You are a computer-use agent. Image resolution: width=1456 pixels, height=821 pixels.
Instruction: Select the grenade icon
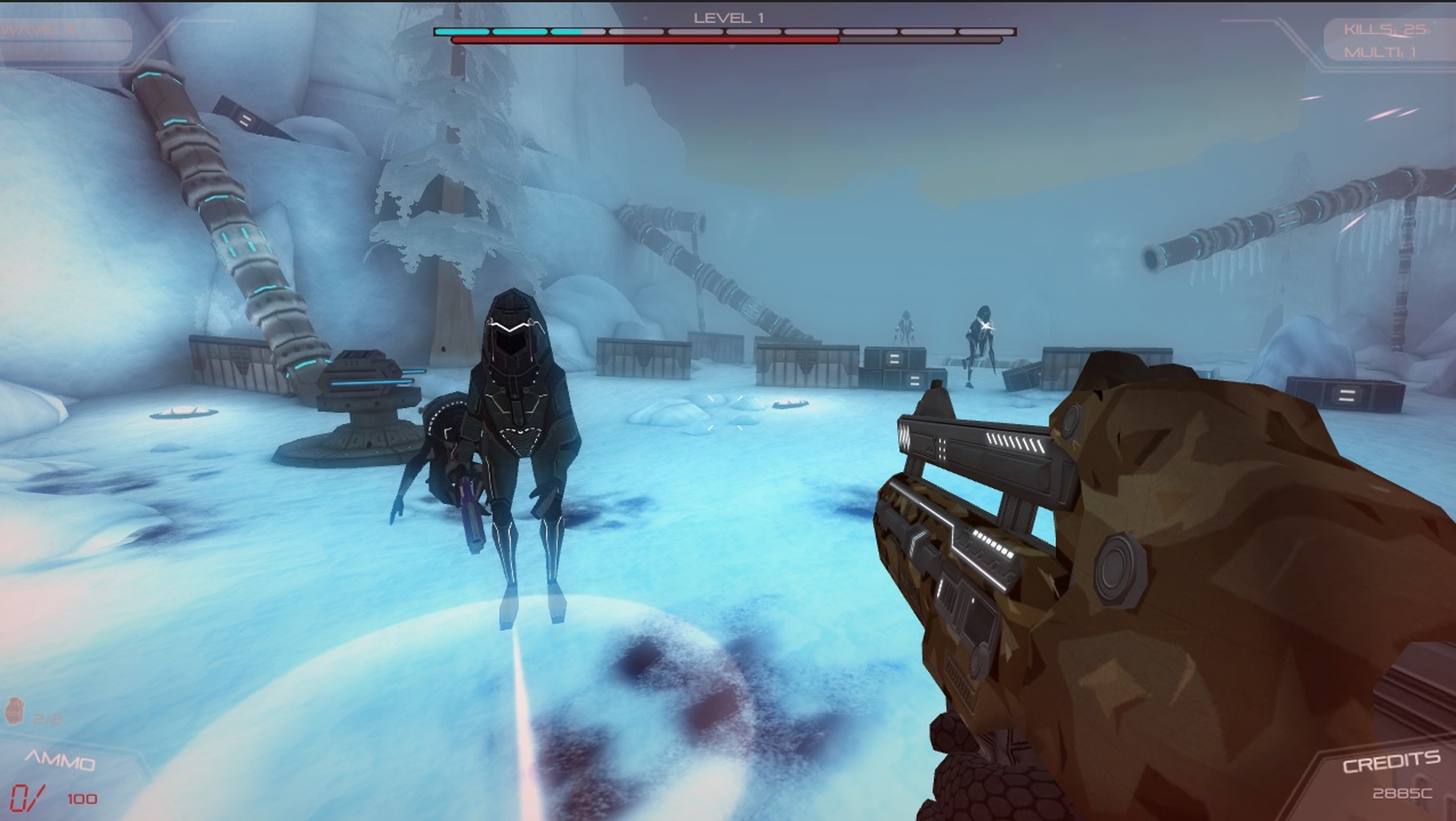(x=14, y=711)
